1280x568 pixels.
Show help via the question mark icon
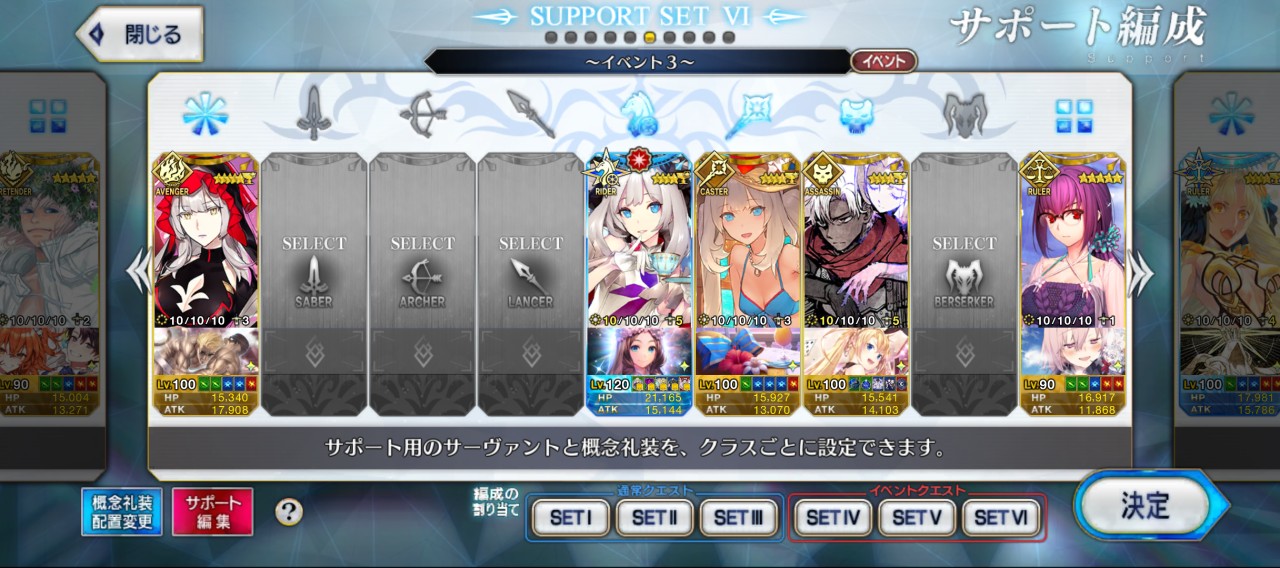tap(289, 512)
